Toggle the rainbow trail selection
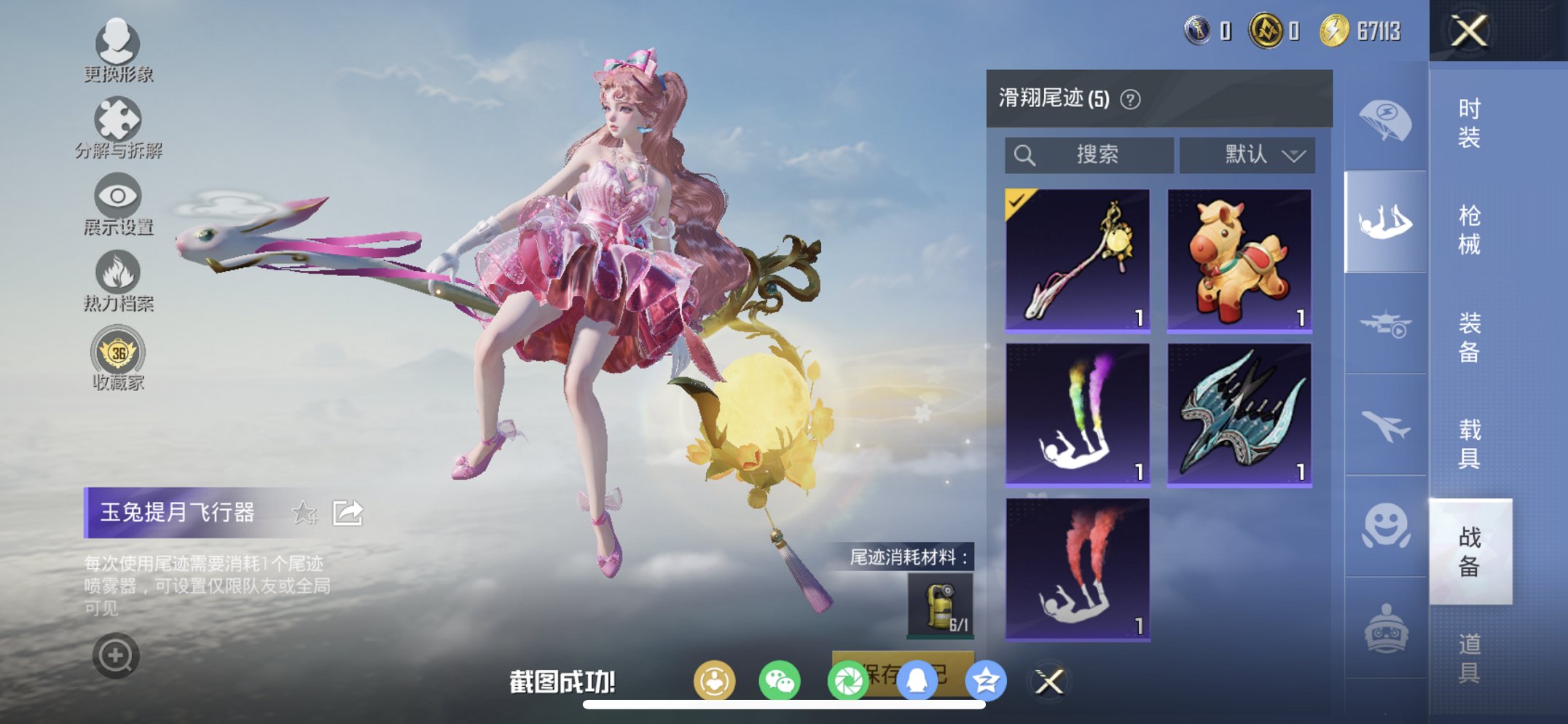 tap(1076, 413)
